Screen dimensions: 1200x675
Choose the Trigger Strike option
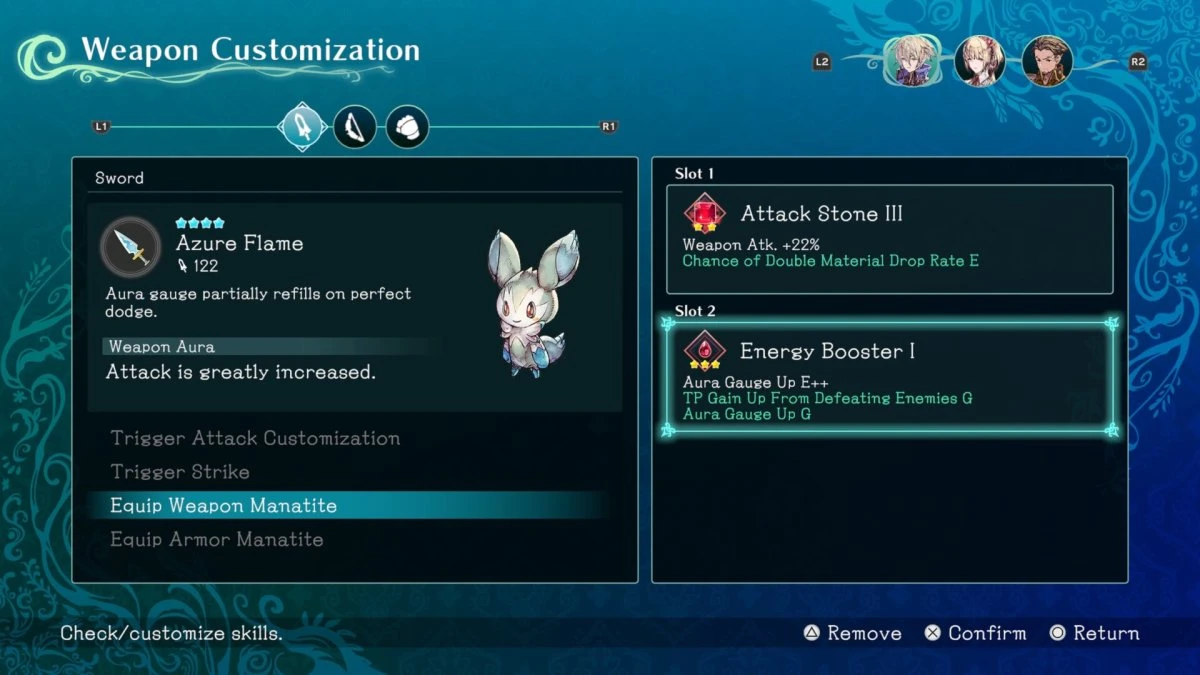(180, 472)
